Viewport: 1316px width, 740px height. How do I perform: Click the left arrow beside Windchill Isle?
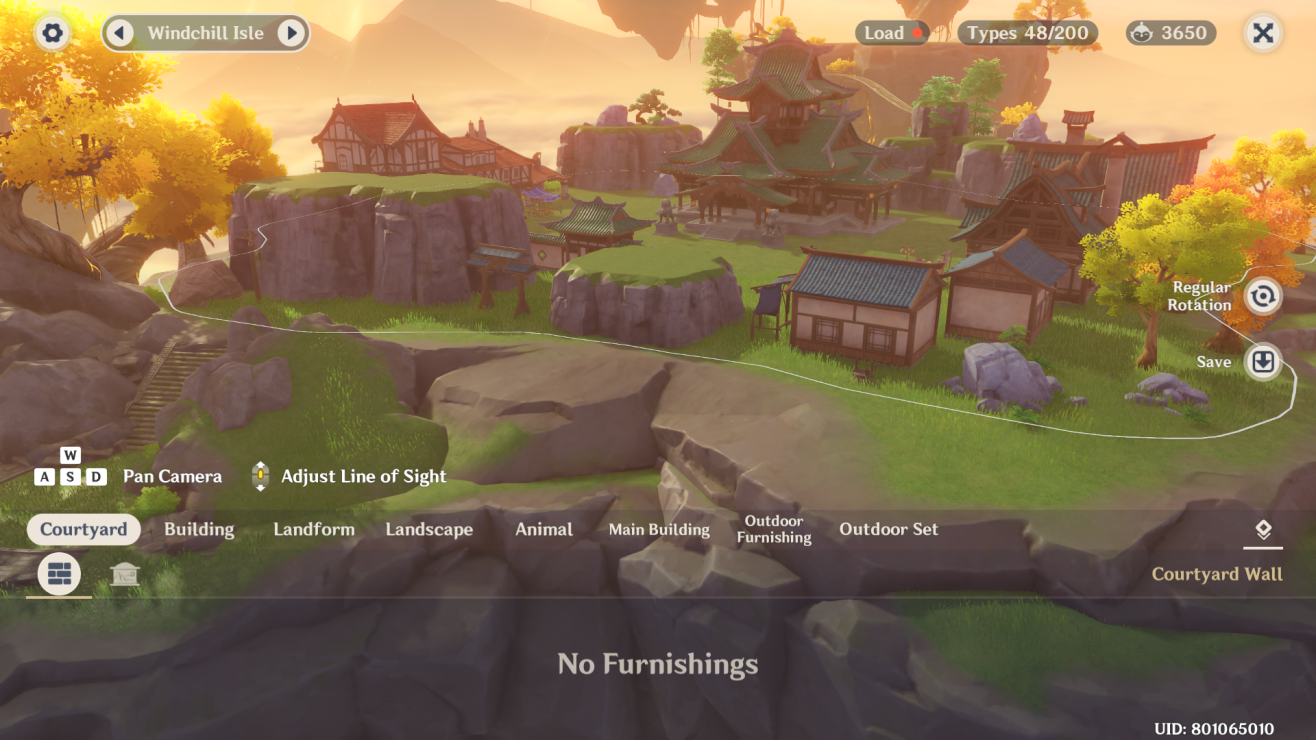pos(120,33)
